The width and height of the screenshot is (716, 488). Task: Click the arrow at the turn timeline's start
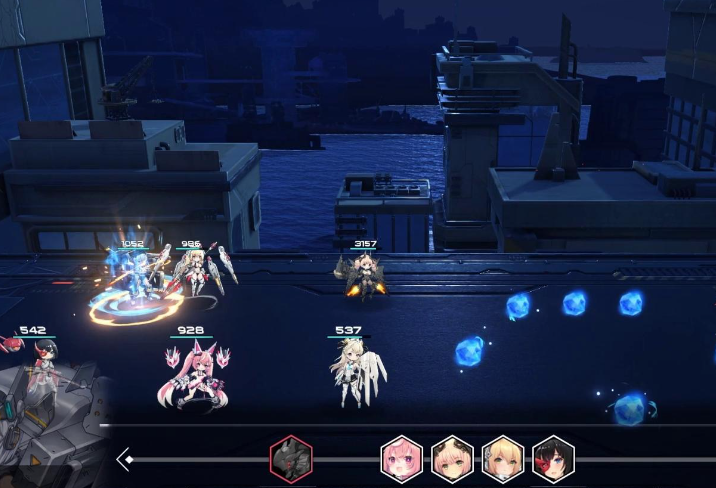tap(126, 459)
